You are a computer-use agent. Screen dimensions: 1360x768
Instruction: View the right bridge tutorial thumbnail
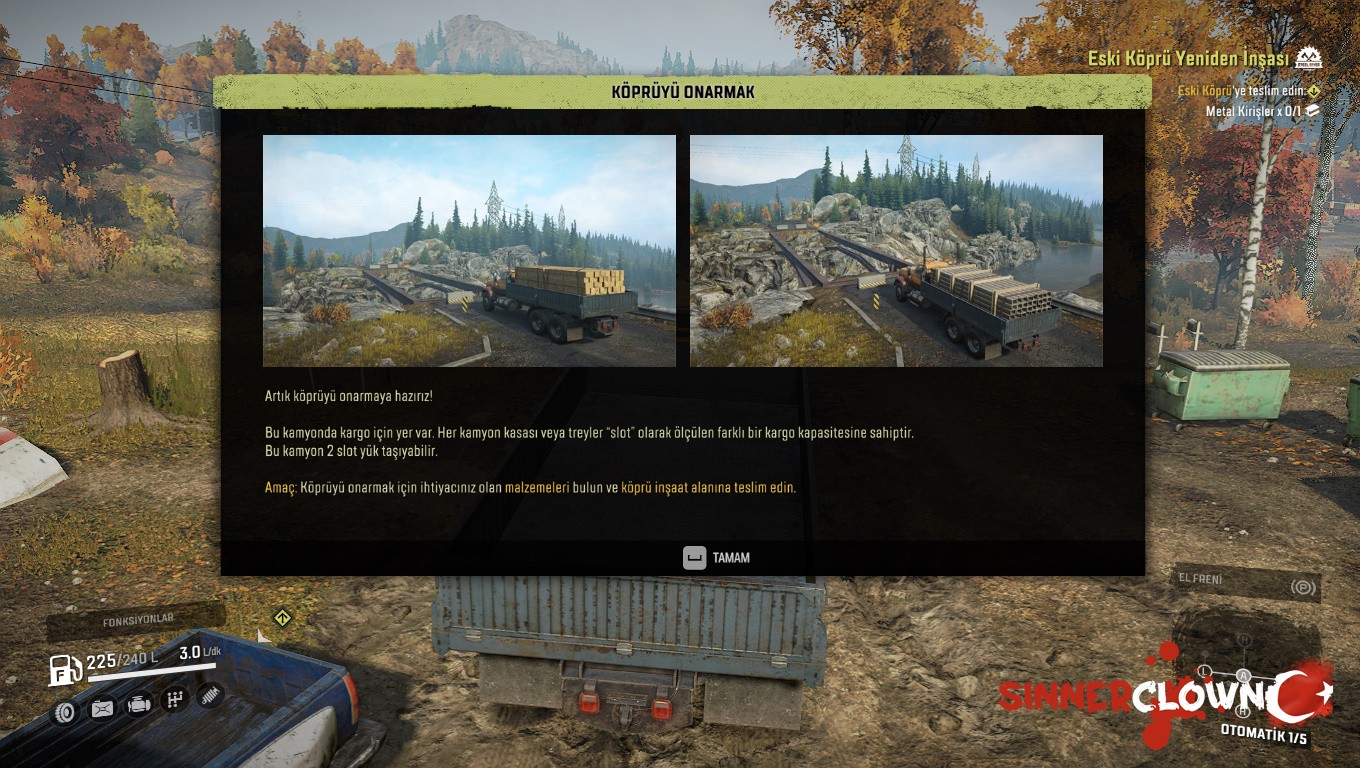tap(896, 251)
